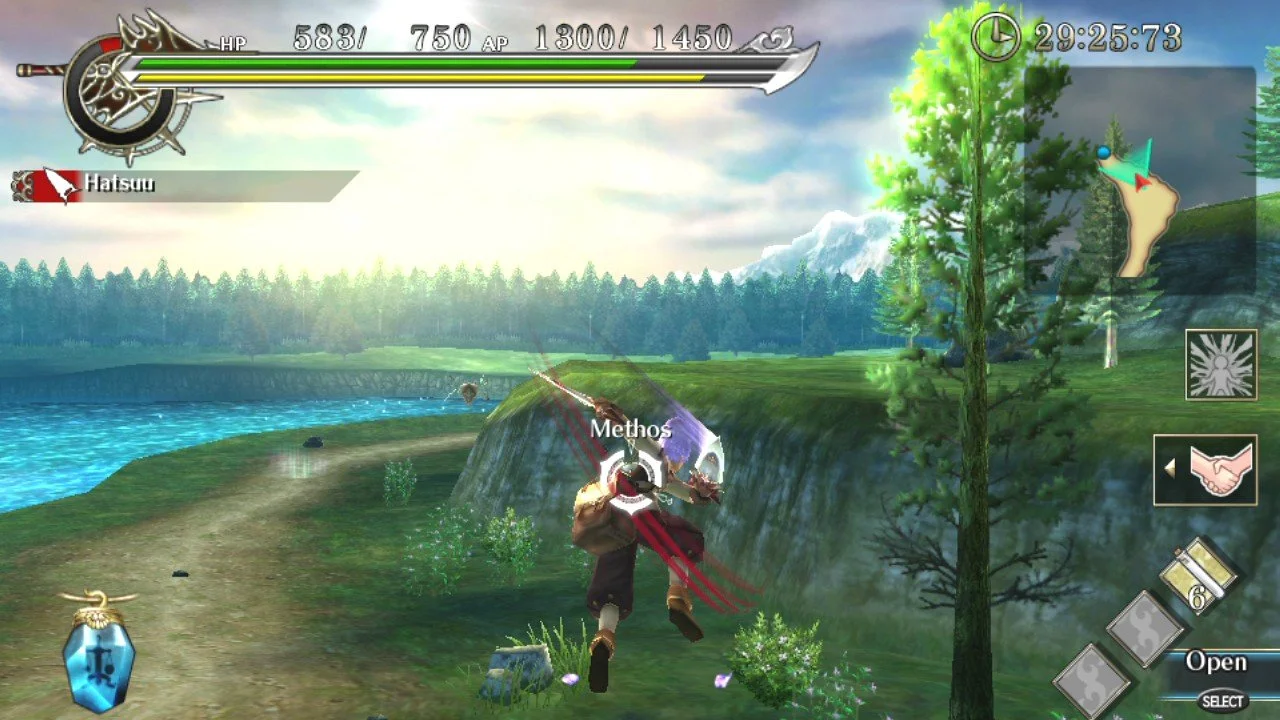The height and width of the screenshot is (720, 1280).
Task: Click the circular compass emblem beside HP bar
Action: [x=122, y=90]
